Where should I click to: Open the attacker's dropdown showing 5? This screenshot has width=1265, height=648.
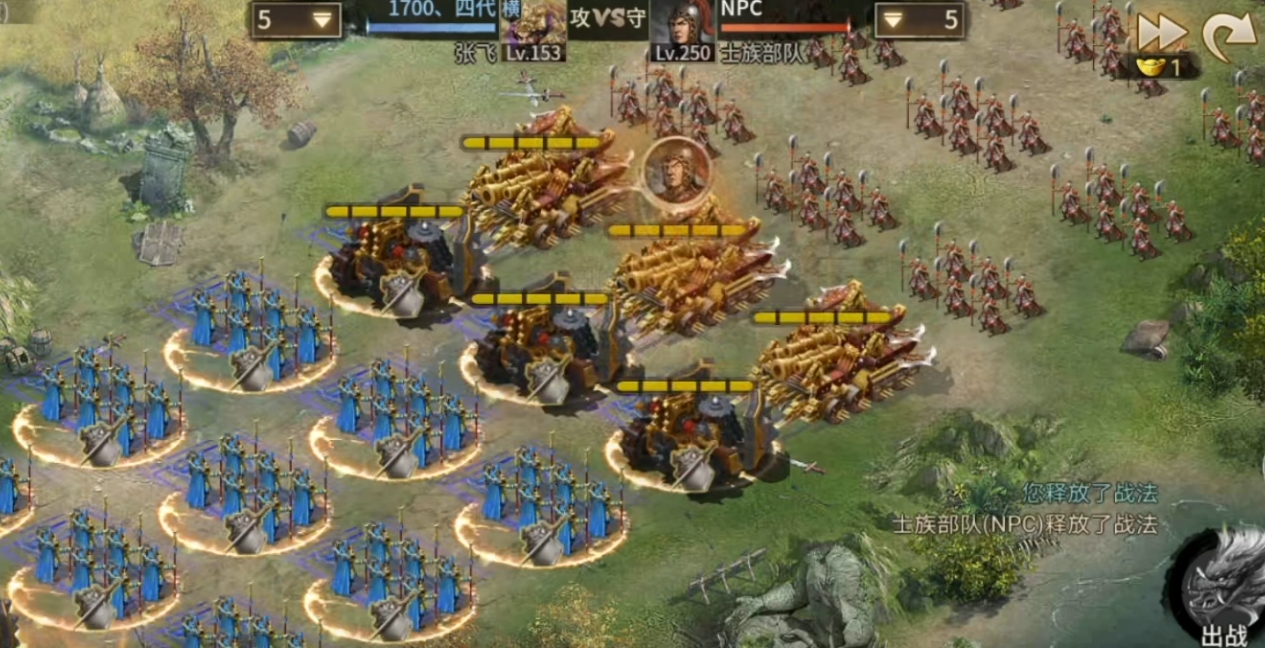coord(295,20)
